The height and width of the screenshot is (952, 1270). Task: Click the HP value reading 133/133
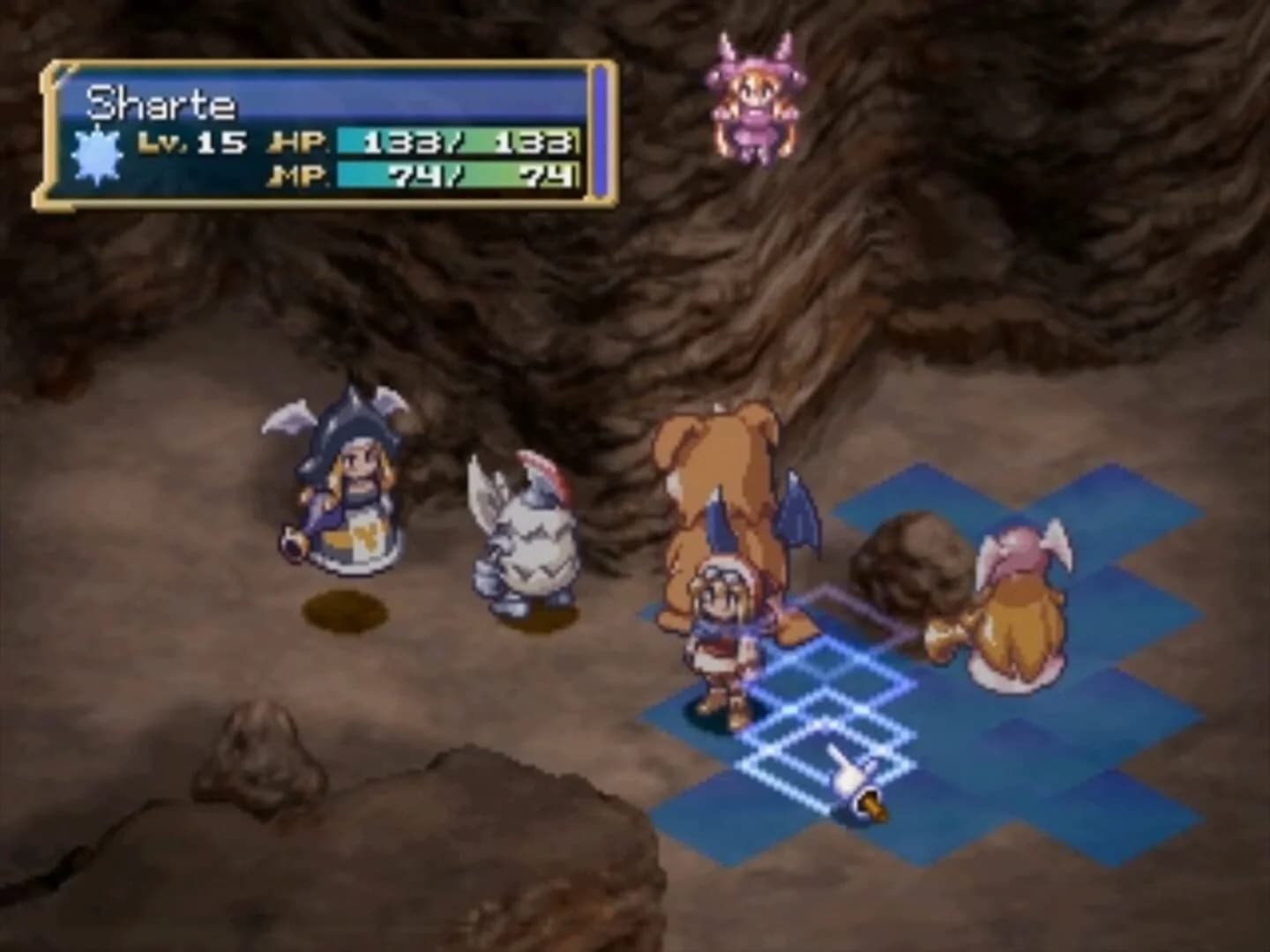pos(459,141)
